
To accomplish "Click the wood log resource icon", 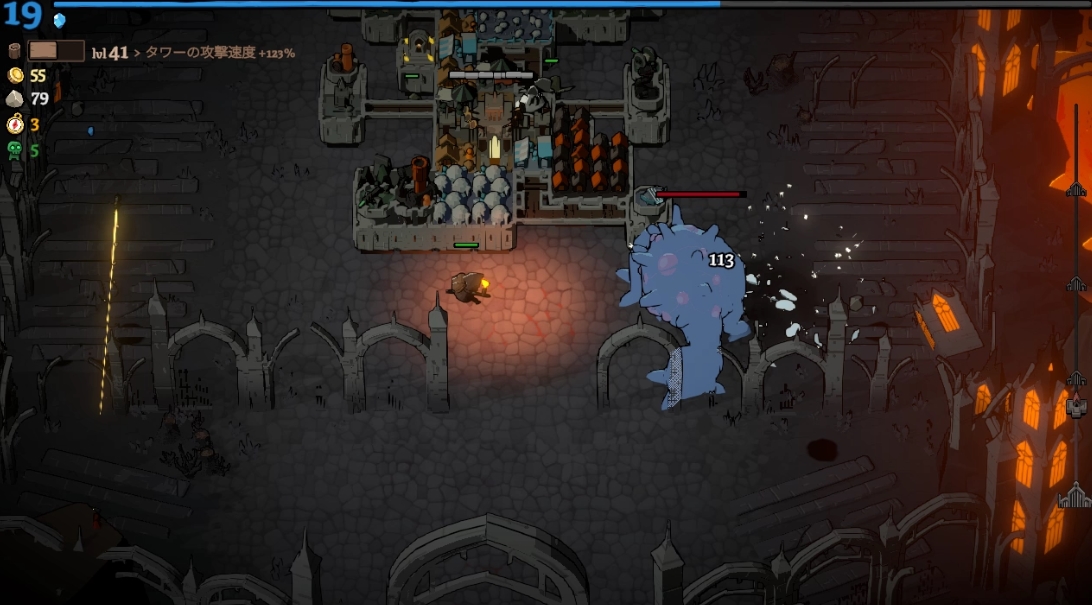I will [14, 51].
